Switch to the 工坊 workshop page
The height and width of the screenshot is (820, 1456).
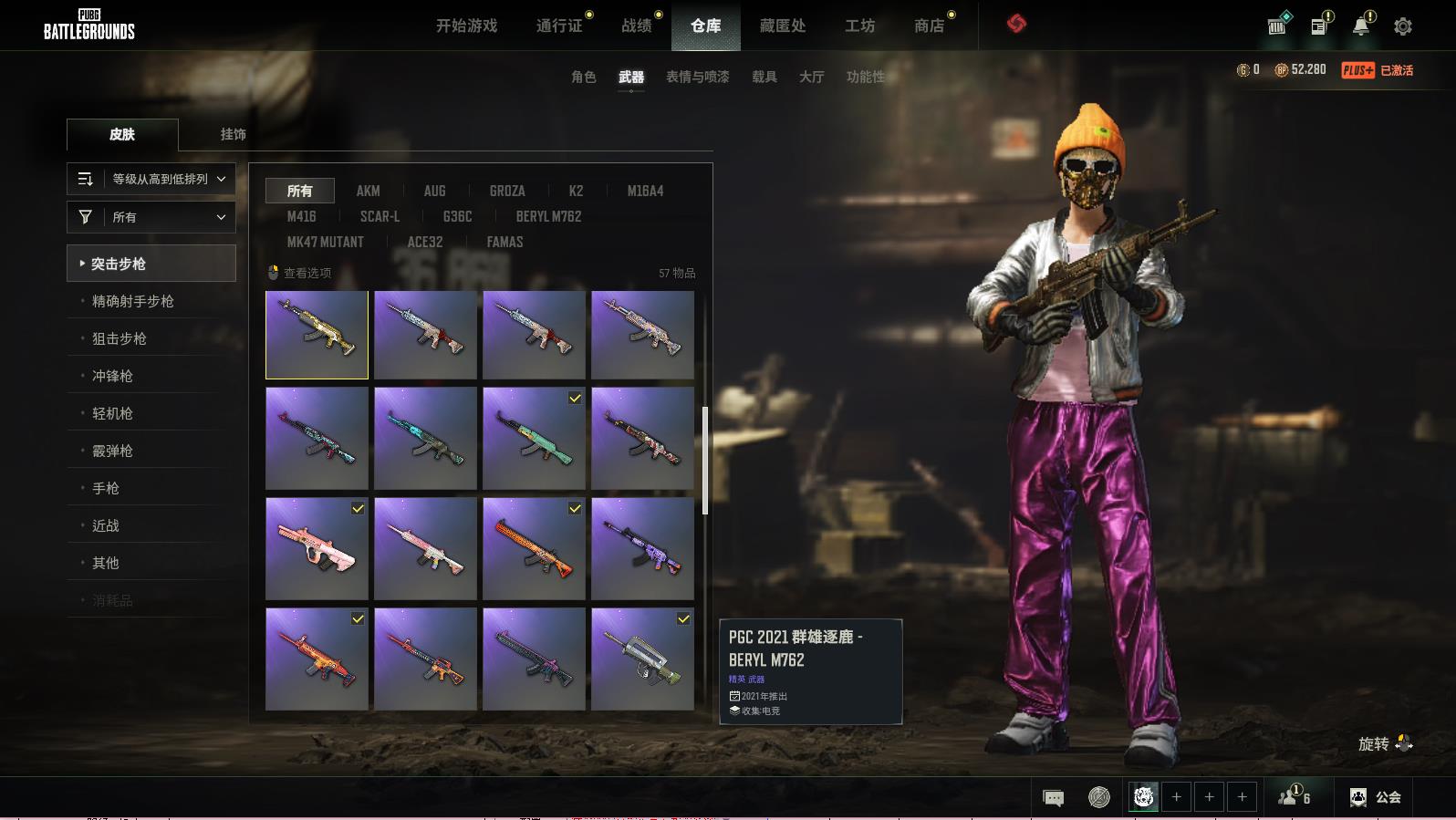coord(859,26)
